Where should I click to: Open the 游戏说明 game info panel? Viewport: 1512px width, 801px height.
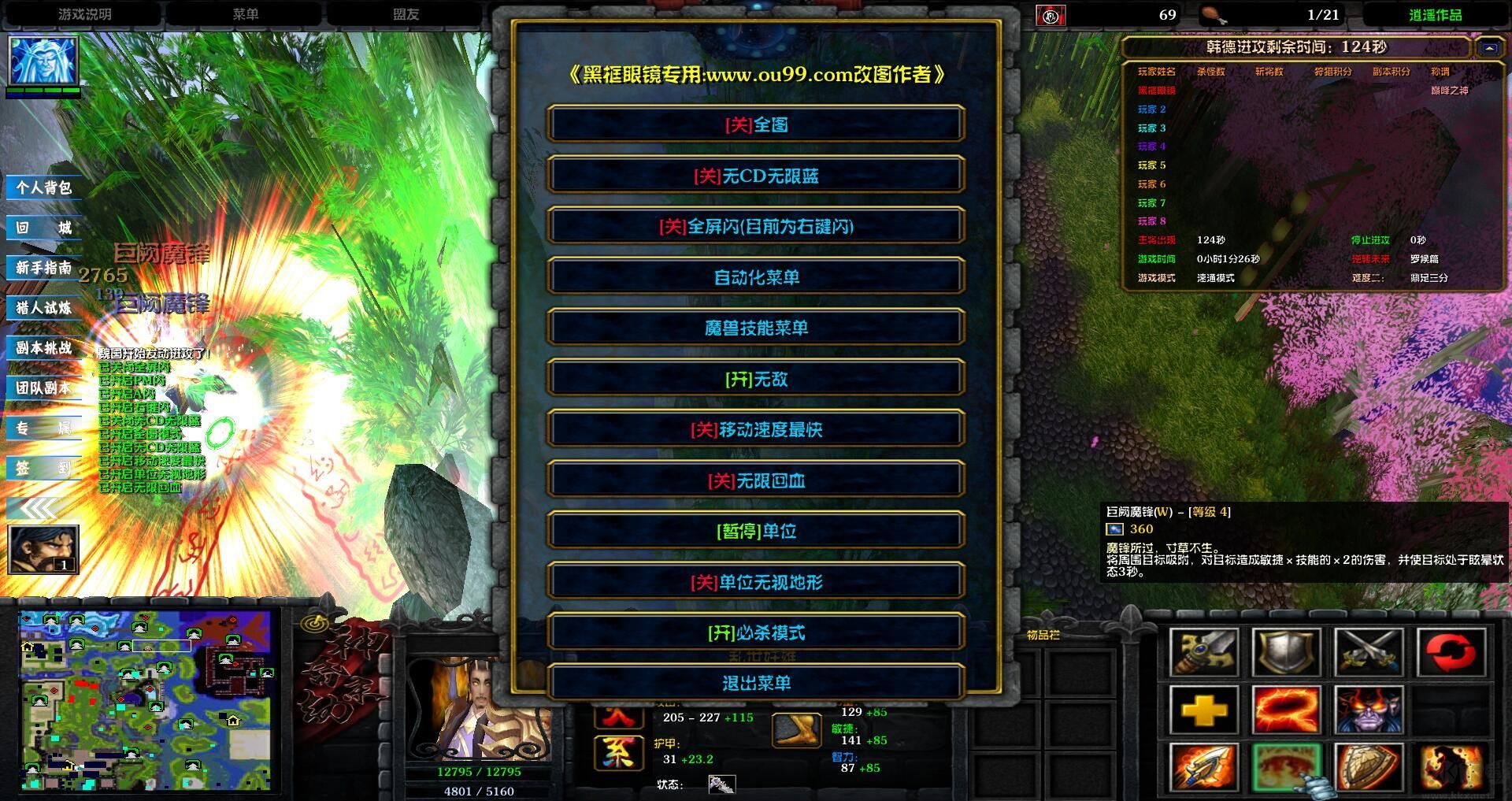tap(84, 14)
